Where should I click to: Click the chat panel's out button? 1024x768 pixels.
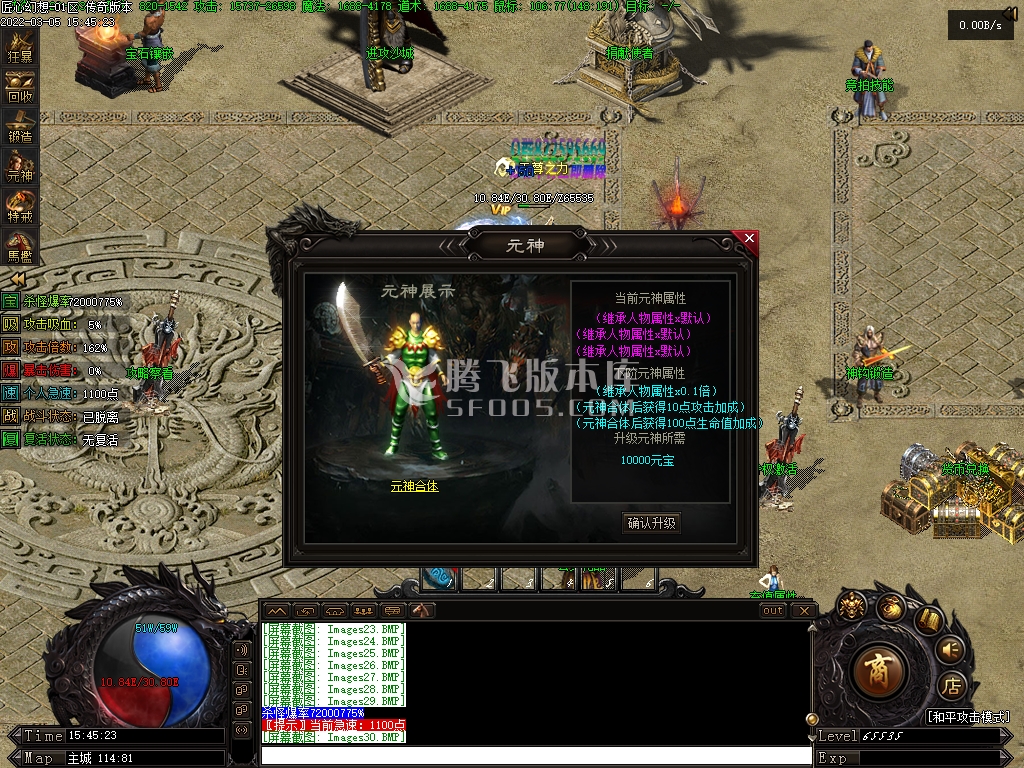point(773,610)
